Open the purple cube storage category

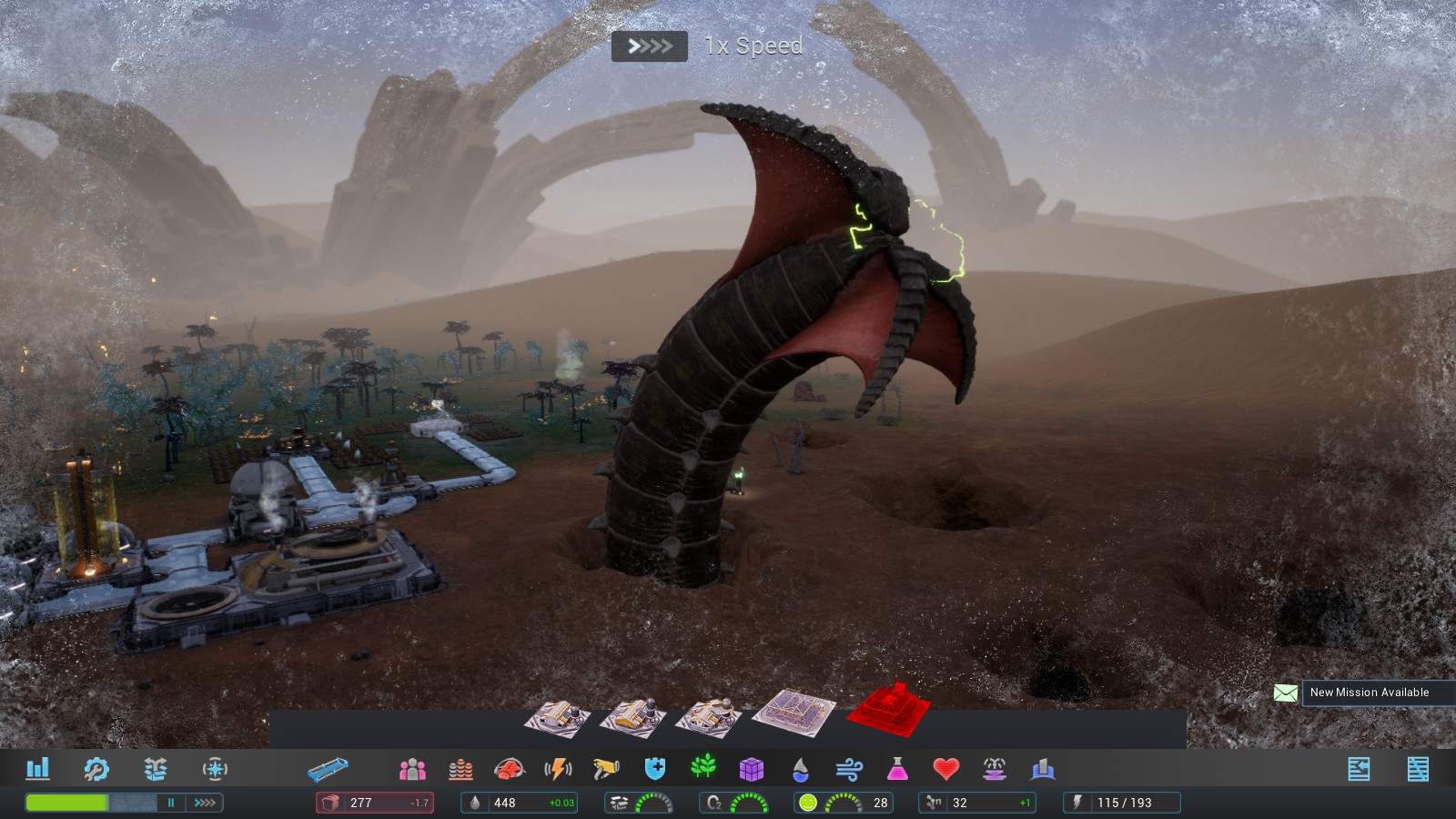click(x=752, y=770)
